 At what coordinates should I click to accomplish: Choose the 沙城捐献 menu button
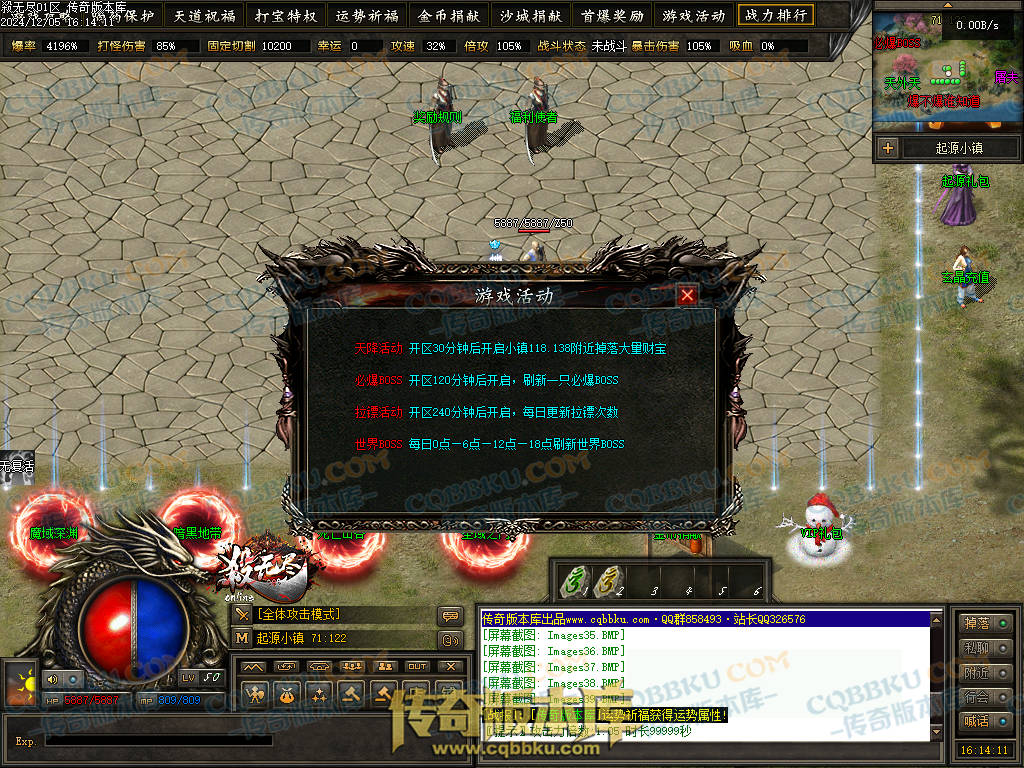click(531, 15)
